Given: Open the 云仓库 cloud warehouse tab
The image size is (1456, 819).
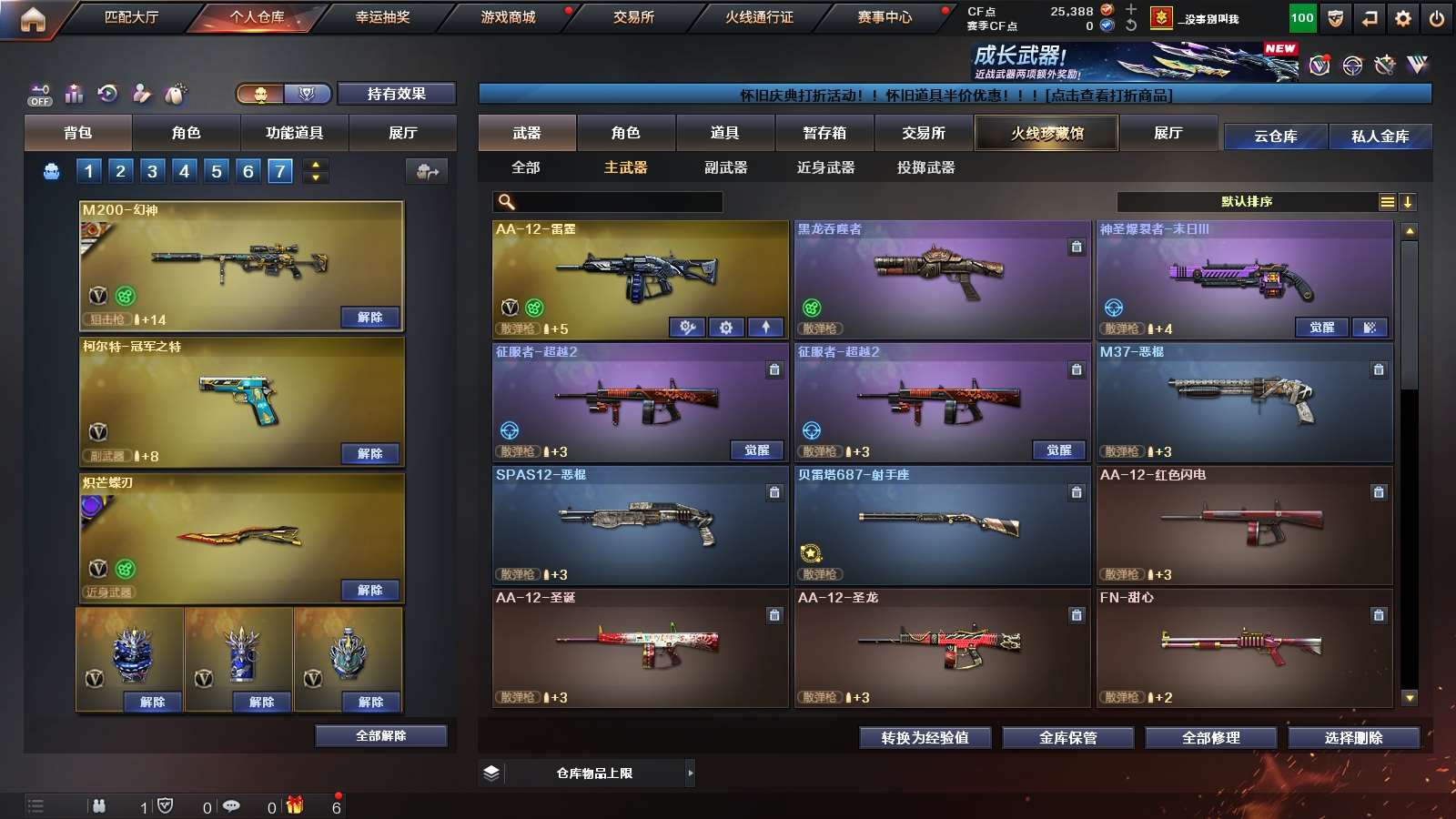Looking at the screenshot, I should 1275,136.
